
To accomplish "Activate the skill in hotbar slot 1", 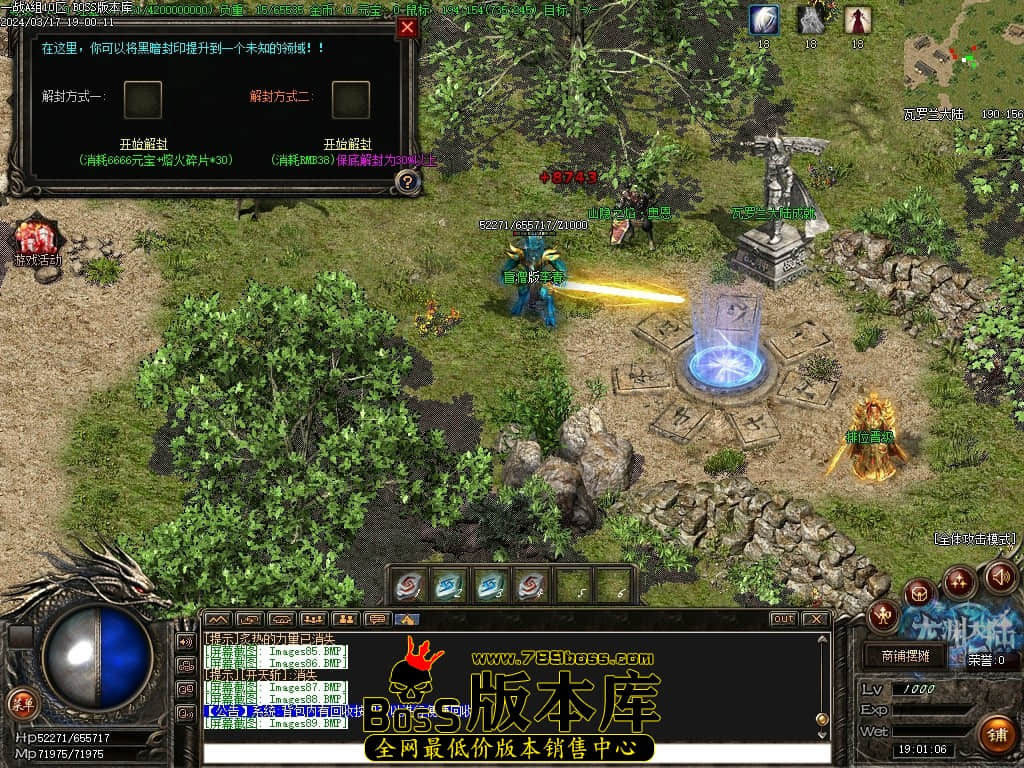I will 407,586.
